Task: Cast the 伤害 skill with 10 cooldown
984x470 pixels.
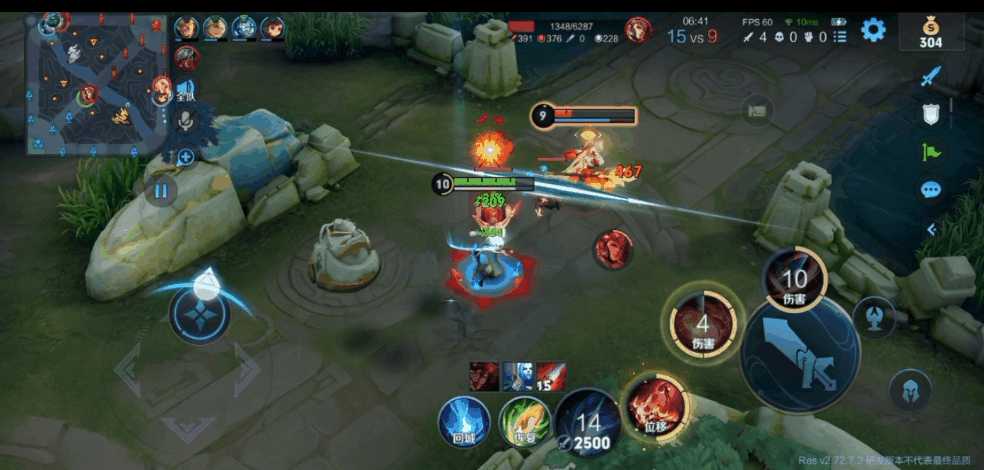Action: tap(794, 280)
